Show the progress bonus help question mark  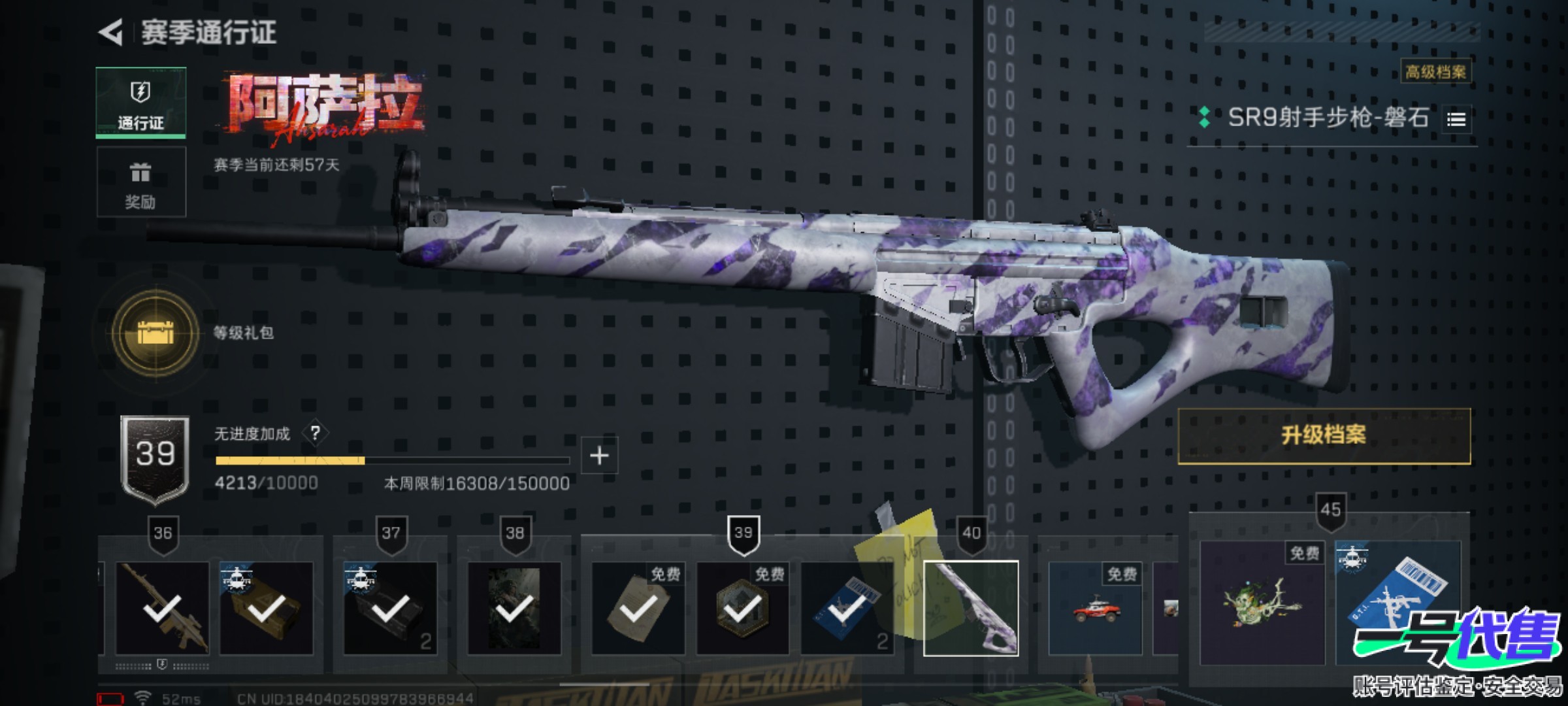coord(316,433)
